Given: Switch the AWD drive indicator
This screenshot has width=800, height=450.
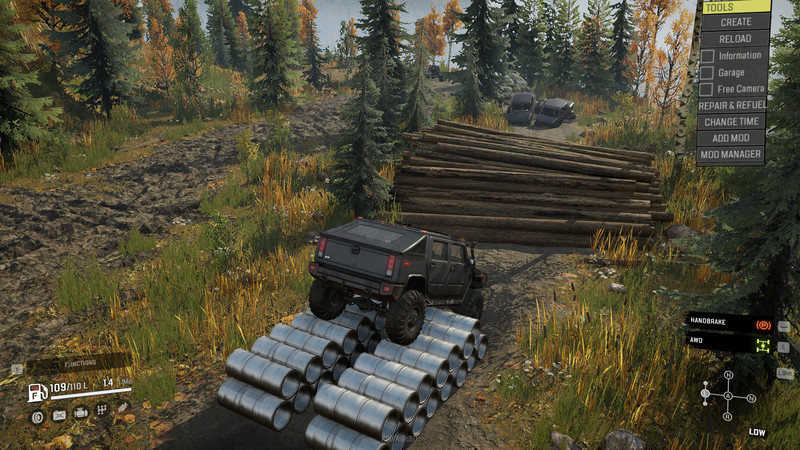Looking at the screenshot, I should point(762,345).
